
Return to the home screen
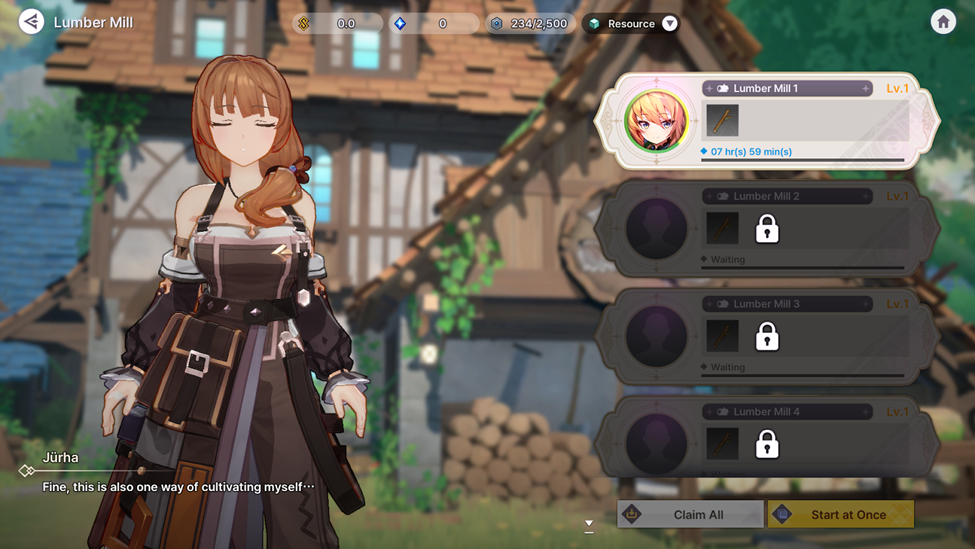click(x=943, y=22)
